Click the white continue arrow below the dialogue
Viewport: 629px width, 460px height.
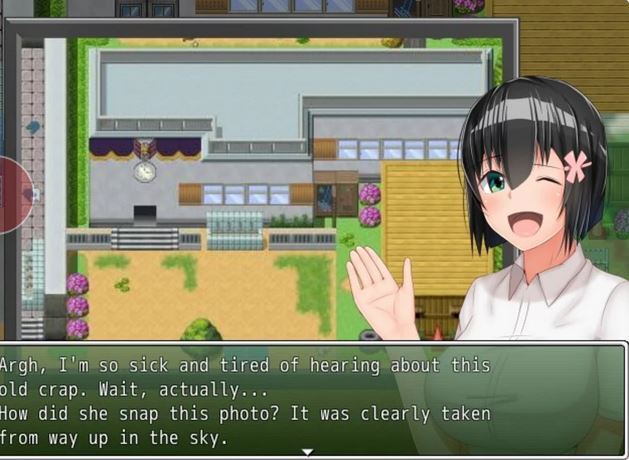(x=308, y=453)
